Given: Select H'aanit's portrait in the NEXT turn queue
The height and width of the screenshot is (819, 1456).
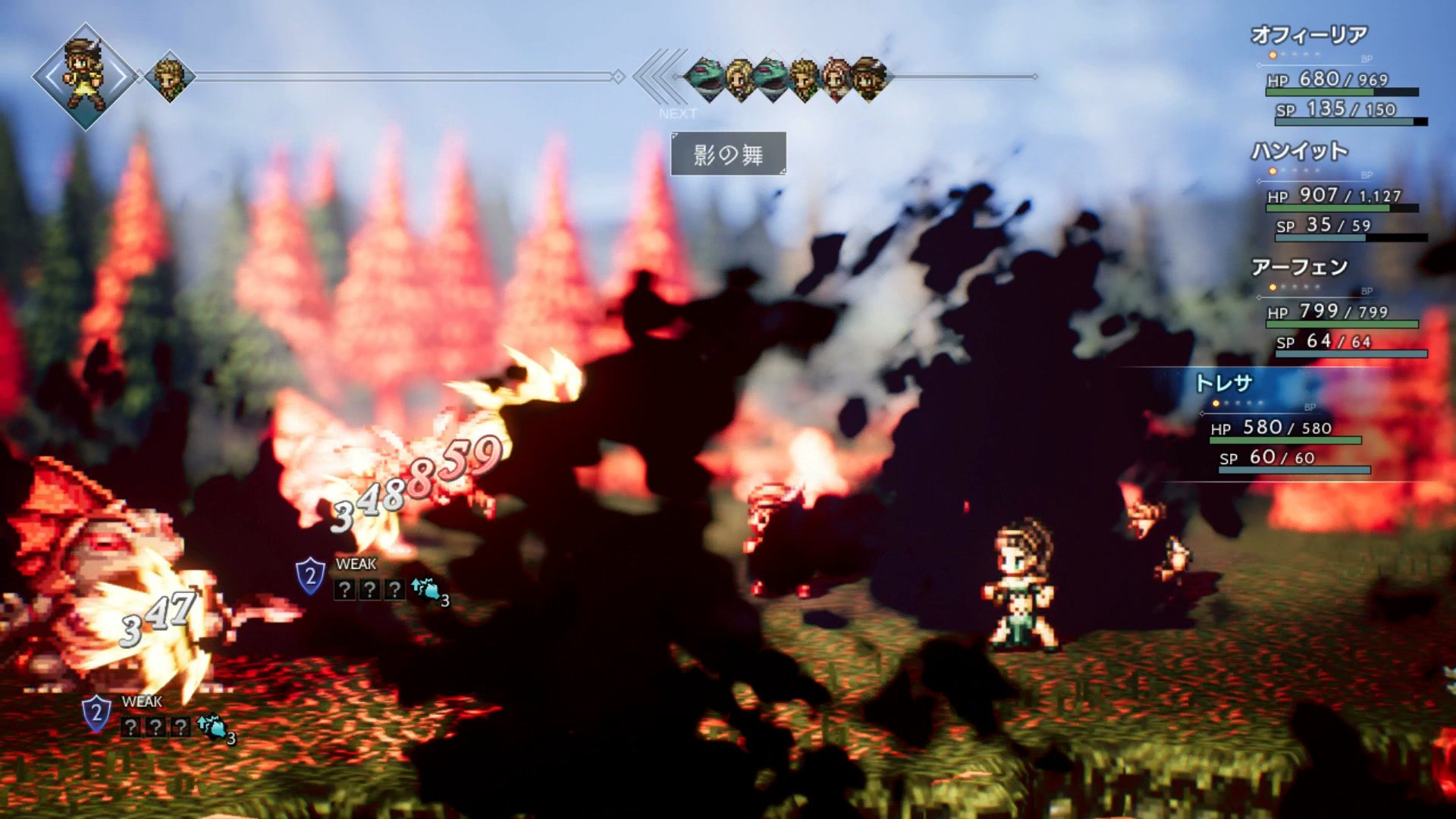Looking at the screenshot, I should pyautogui.click(x=836, y=77).
